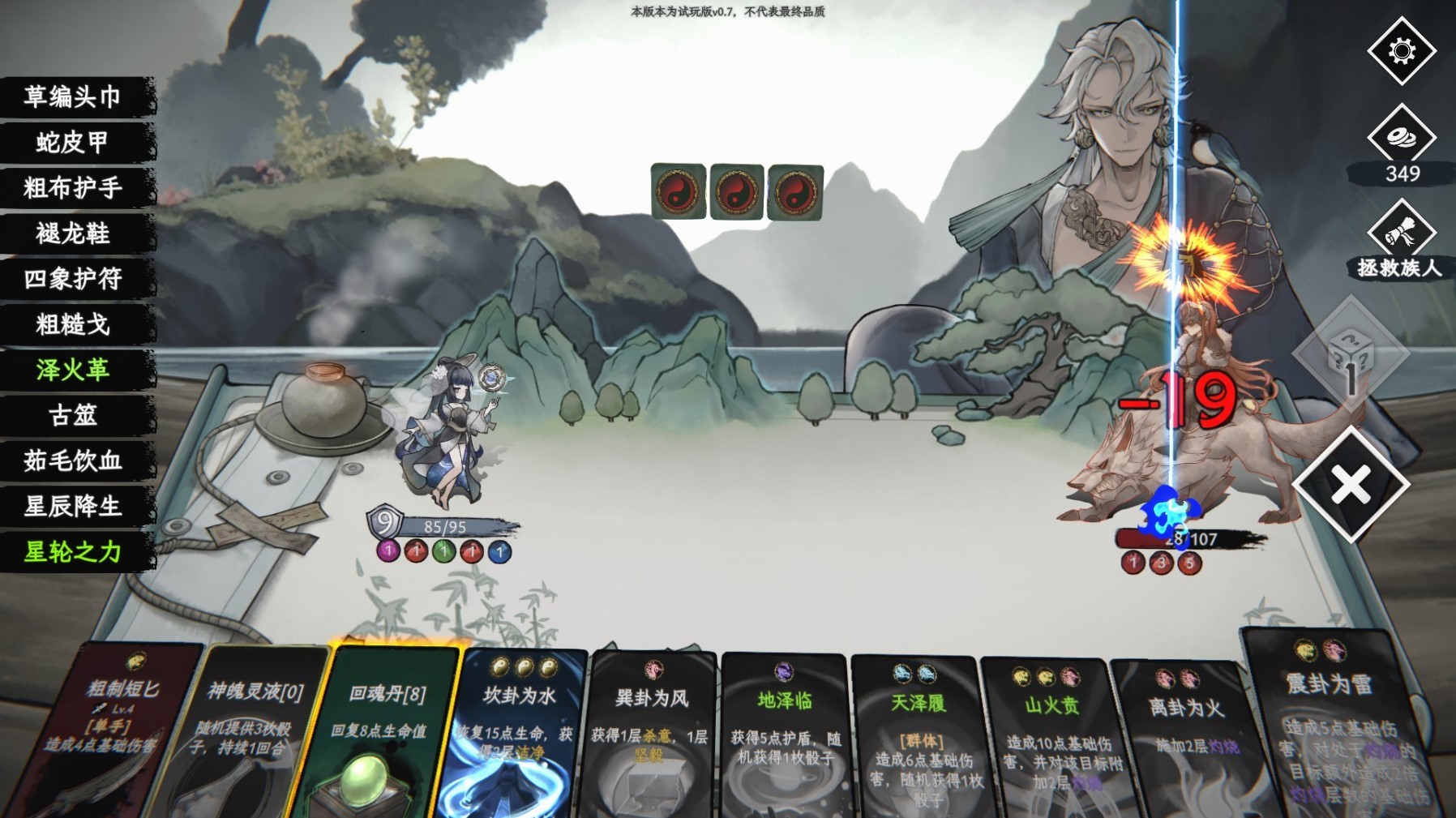Click the large X cancel button
This screenshot has width=1456, height=818.
pos(1351,485)
